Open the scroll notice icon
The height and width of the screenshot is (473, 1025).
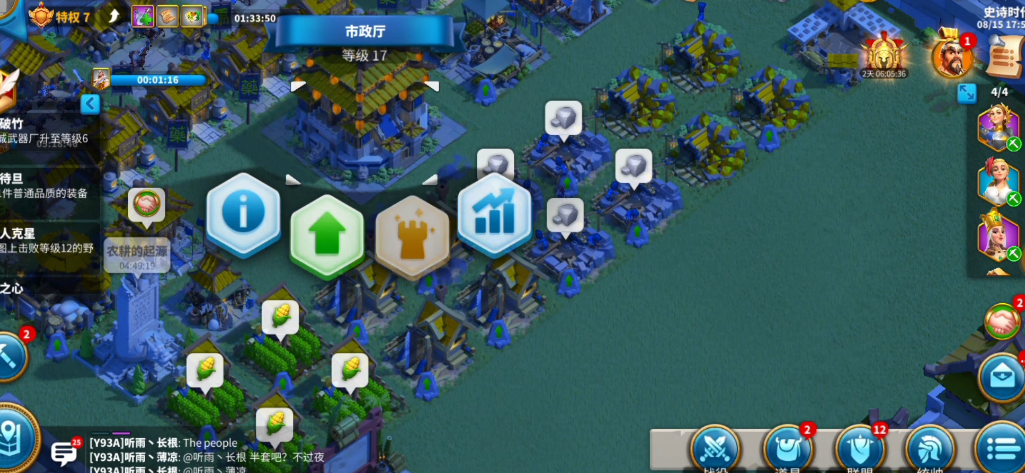pos(1003,56)
